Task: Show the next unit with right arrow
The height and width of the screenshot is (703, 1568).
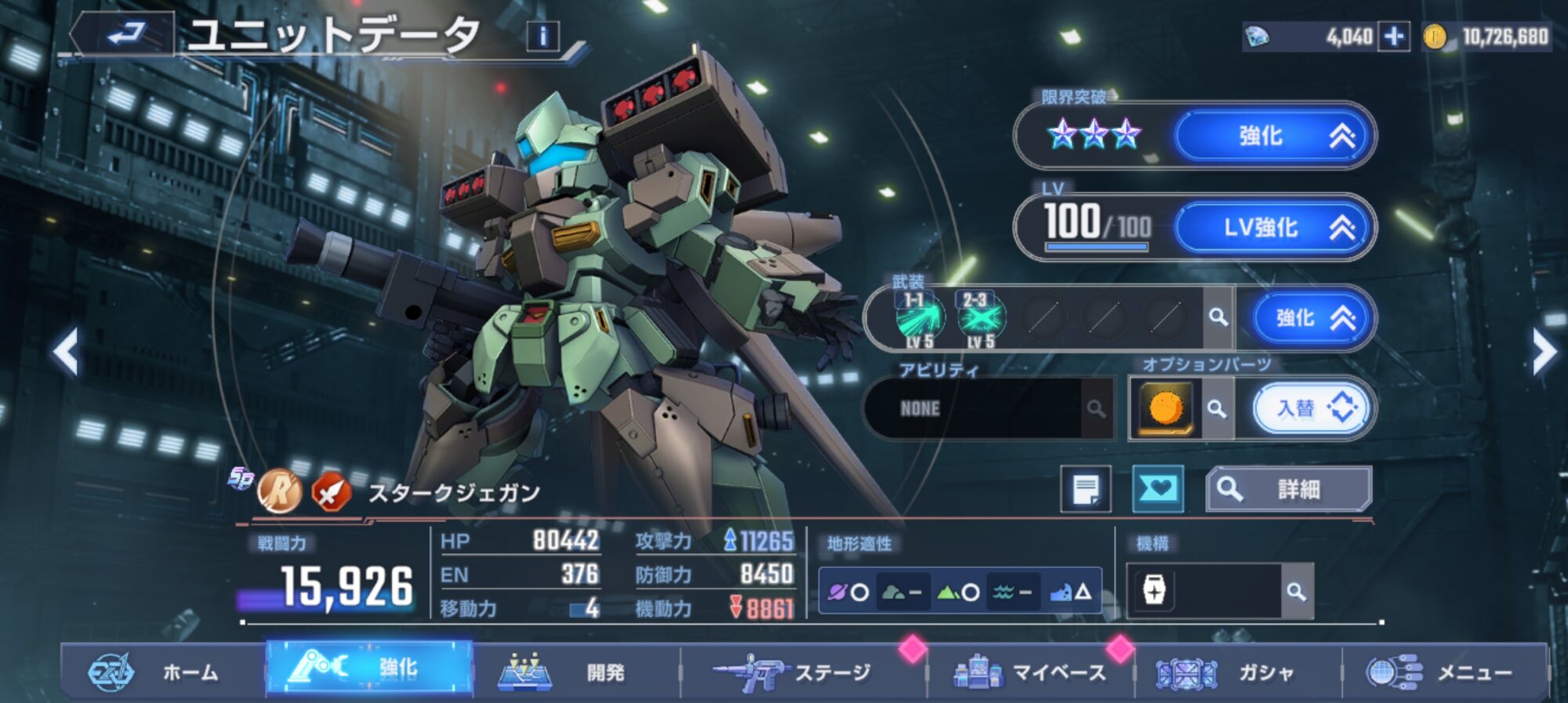Action: click(x=1543, y=352)
